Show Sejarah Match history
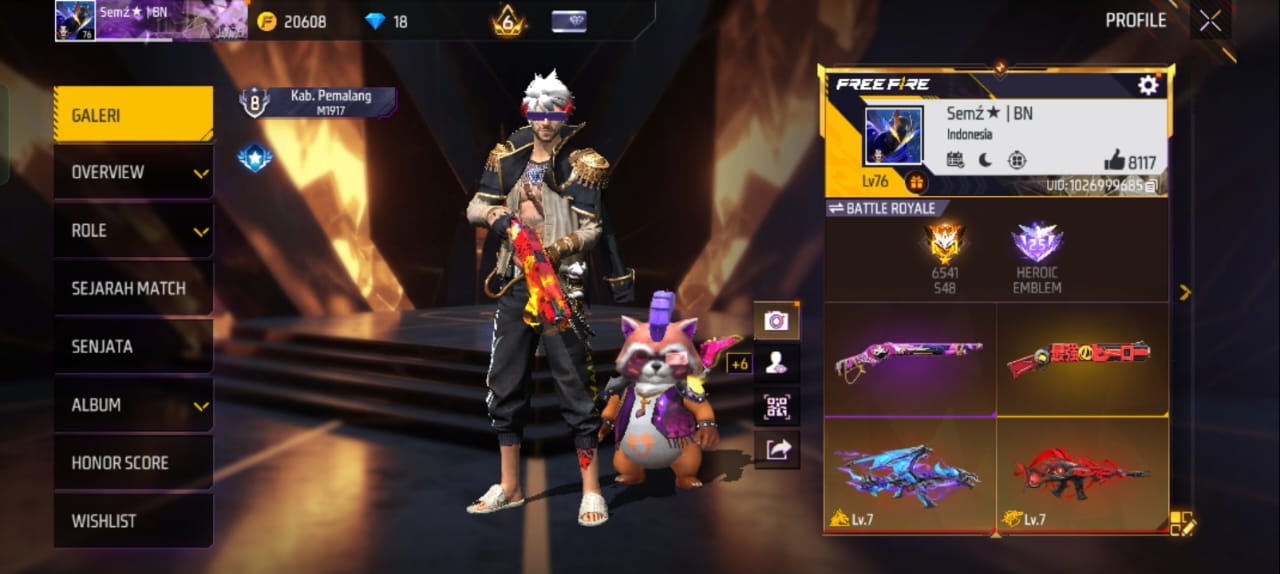 tap(133, 288)
